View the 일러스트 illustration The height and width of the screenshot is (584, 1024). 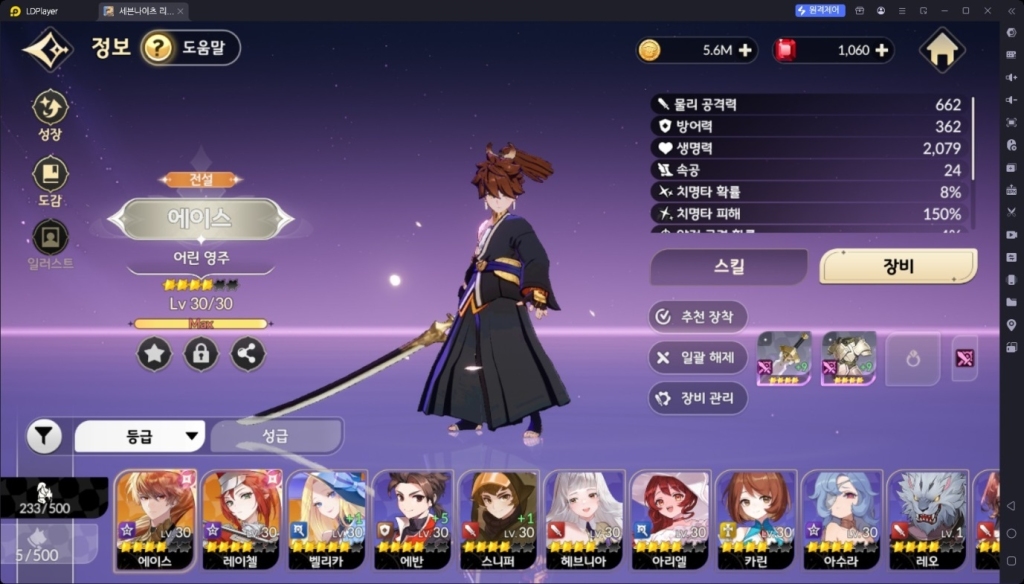pos(51,245)
